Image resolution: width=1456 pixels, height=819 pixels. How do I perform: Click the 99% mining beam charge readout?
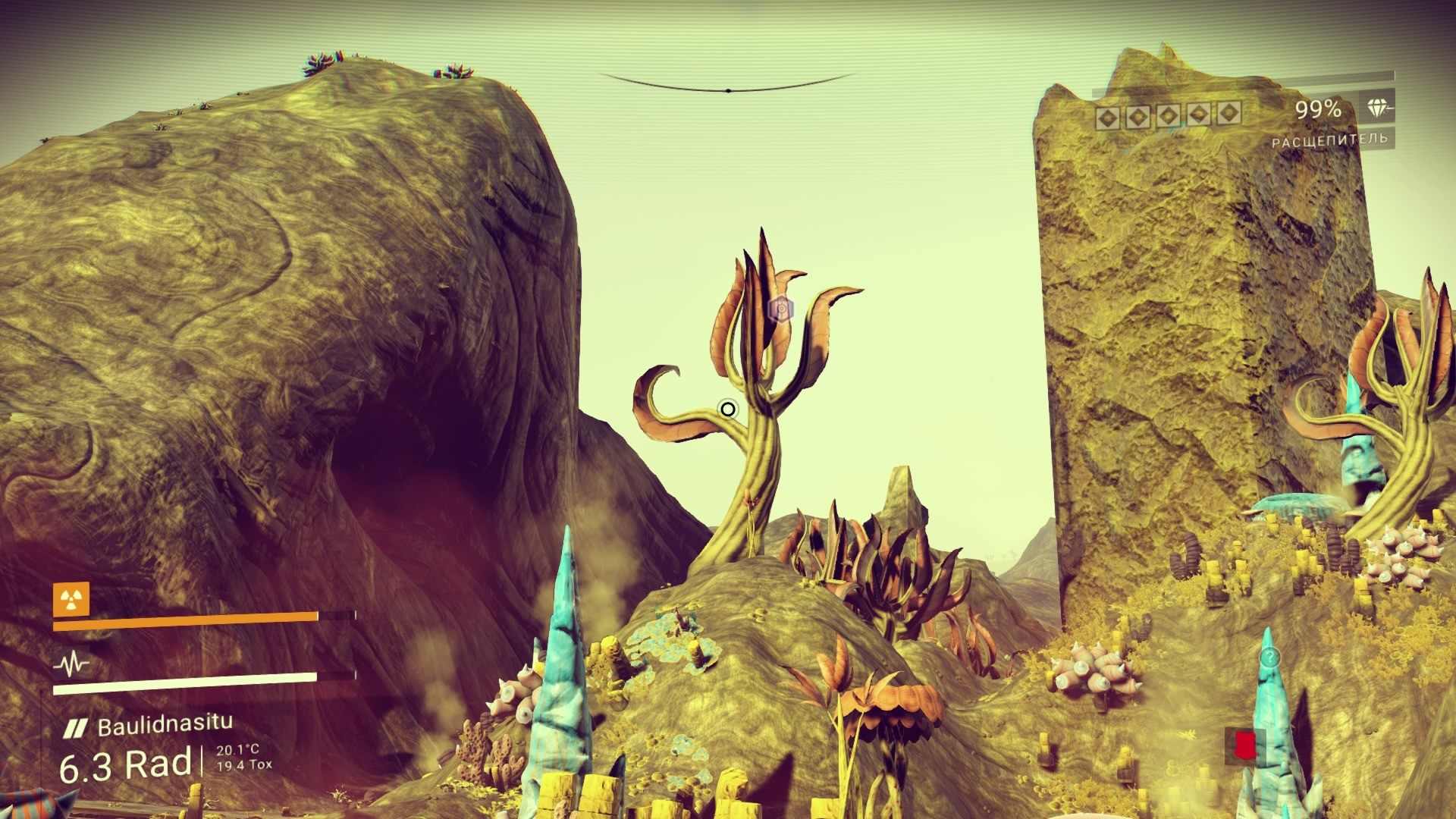[x=1318, y=108]
